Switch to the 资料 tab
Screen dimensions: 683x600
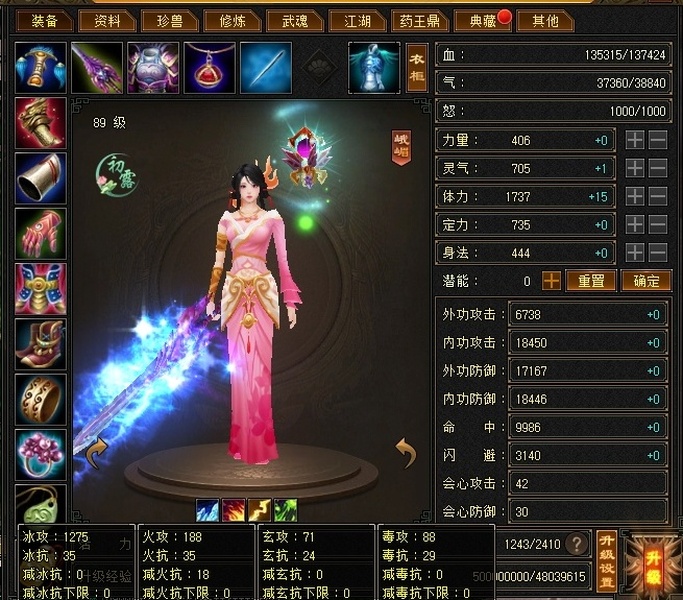(107, 20)
